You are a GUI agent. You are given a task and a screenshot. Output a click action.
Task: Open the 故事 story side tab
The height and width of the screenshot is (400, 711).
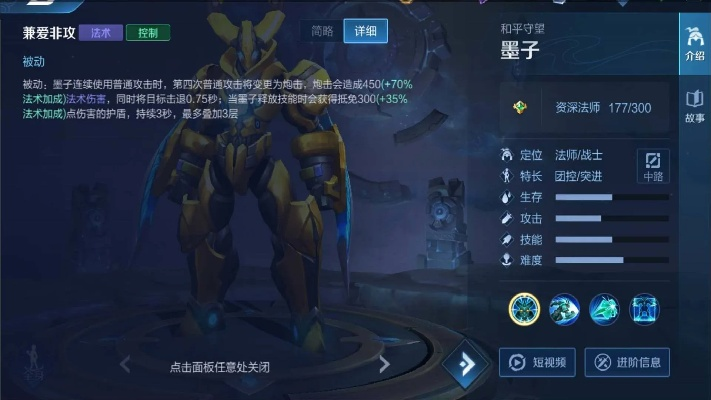tap(694, 104)
